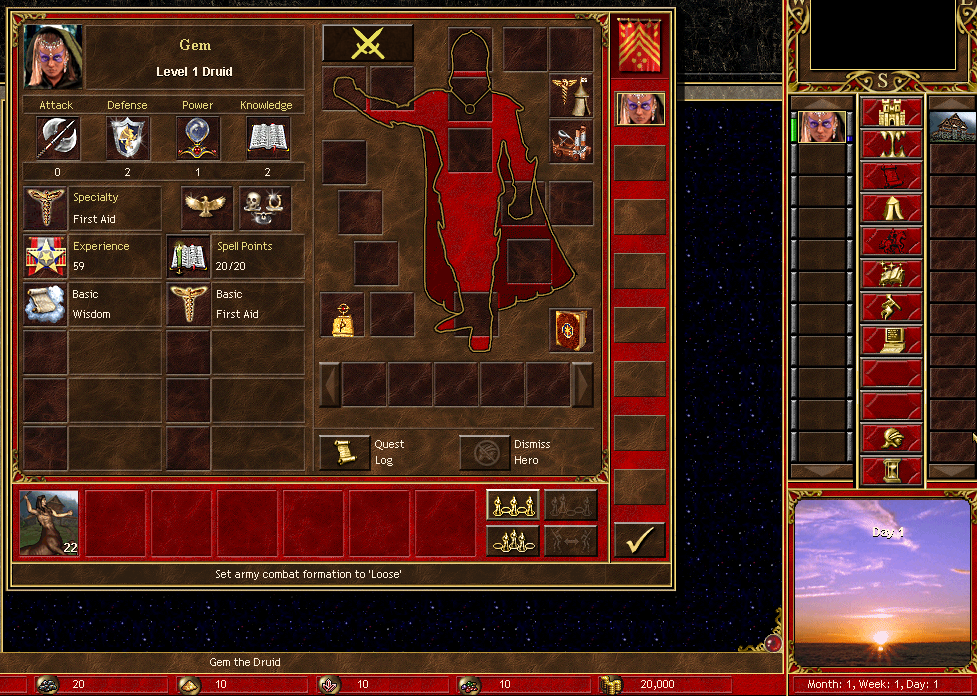The image size is (977, 696).
Task: Select the First Aid Tent war machine slot
Action: 571,95
